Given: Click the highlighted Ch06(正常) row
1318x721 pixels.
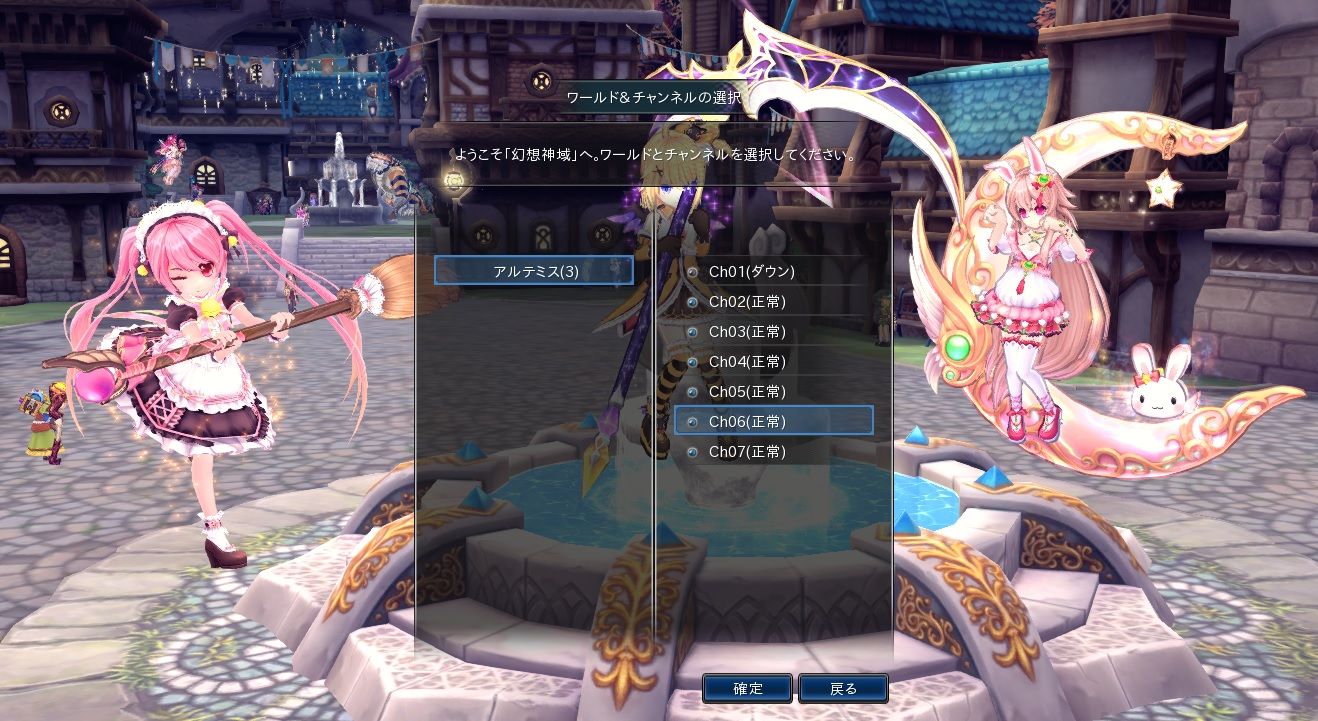Looking at the screenshot, I should coord(773,421).
